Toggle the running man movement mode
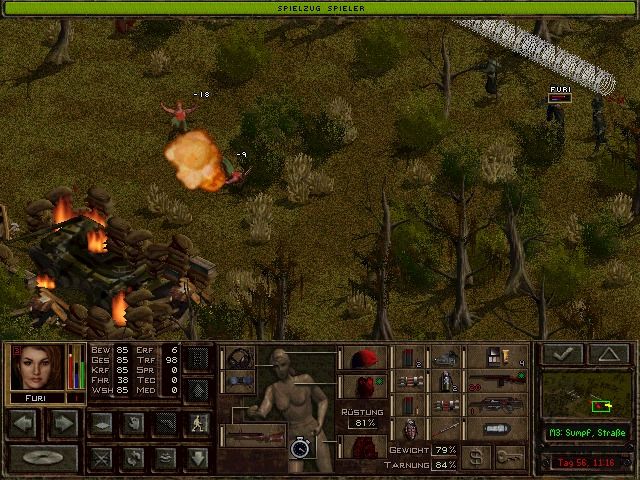The width and height of the screenshot is (640, 480). pos(198,423)
